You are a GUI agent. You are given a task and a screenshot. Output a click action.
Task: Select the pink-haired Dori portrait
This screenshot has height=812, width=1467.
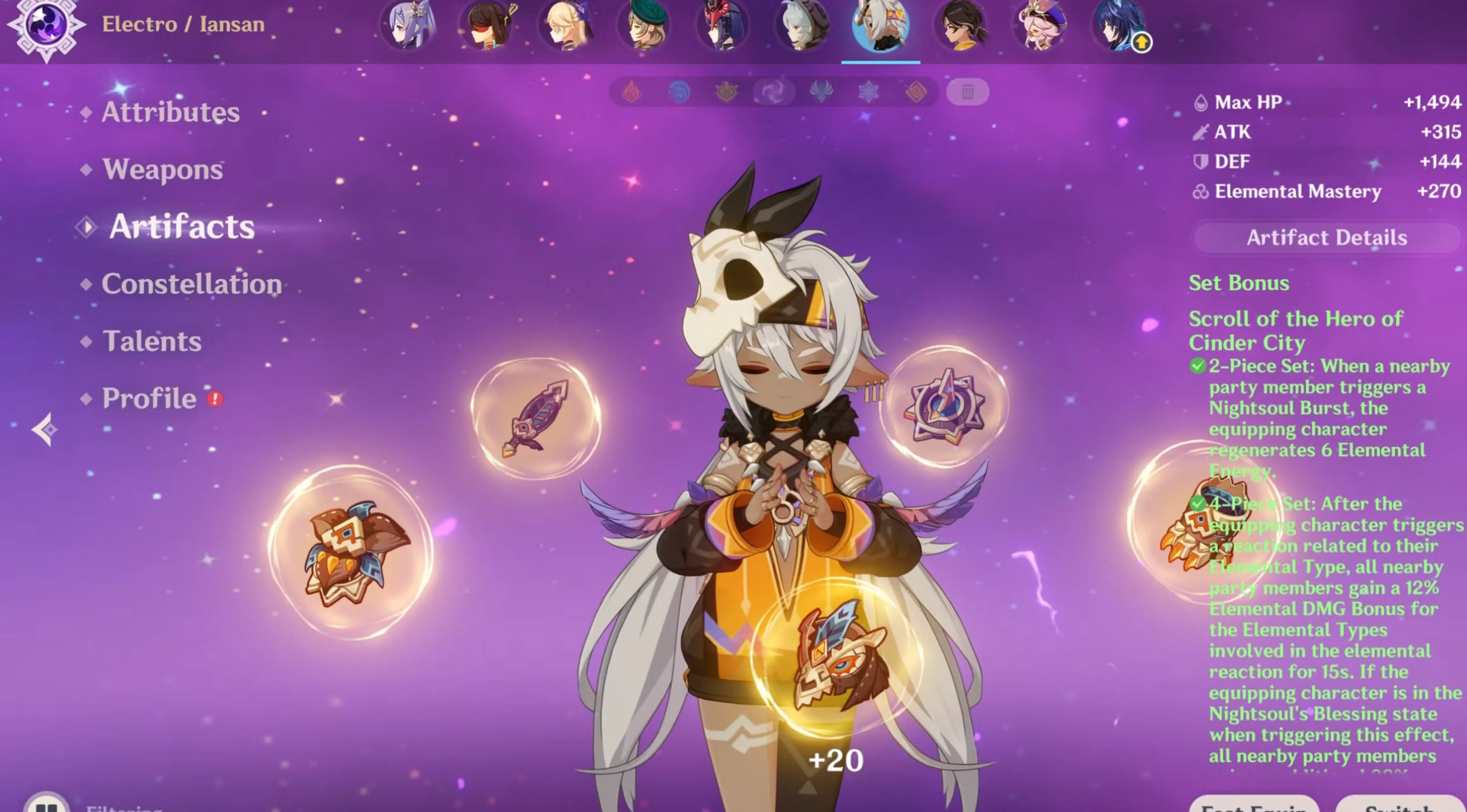tap(1041, 26)
